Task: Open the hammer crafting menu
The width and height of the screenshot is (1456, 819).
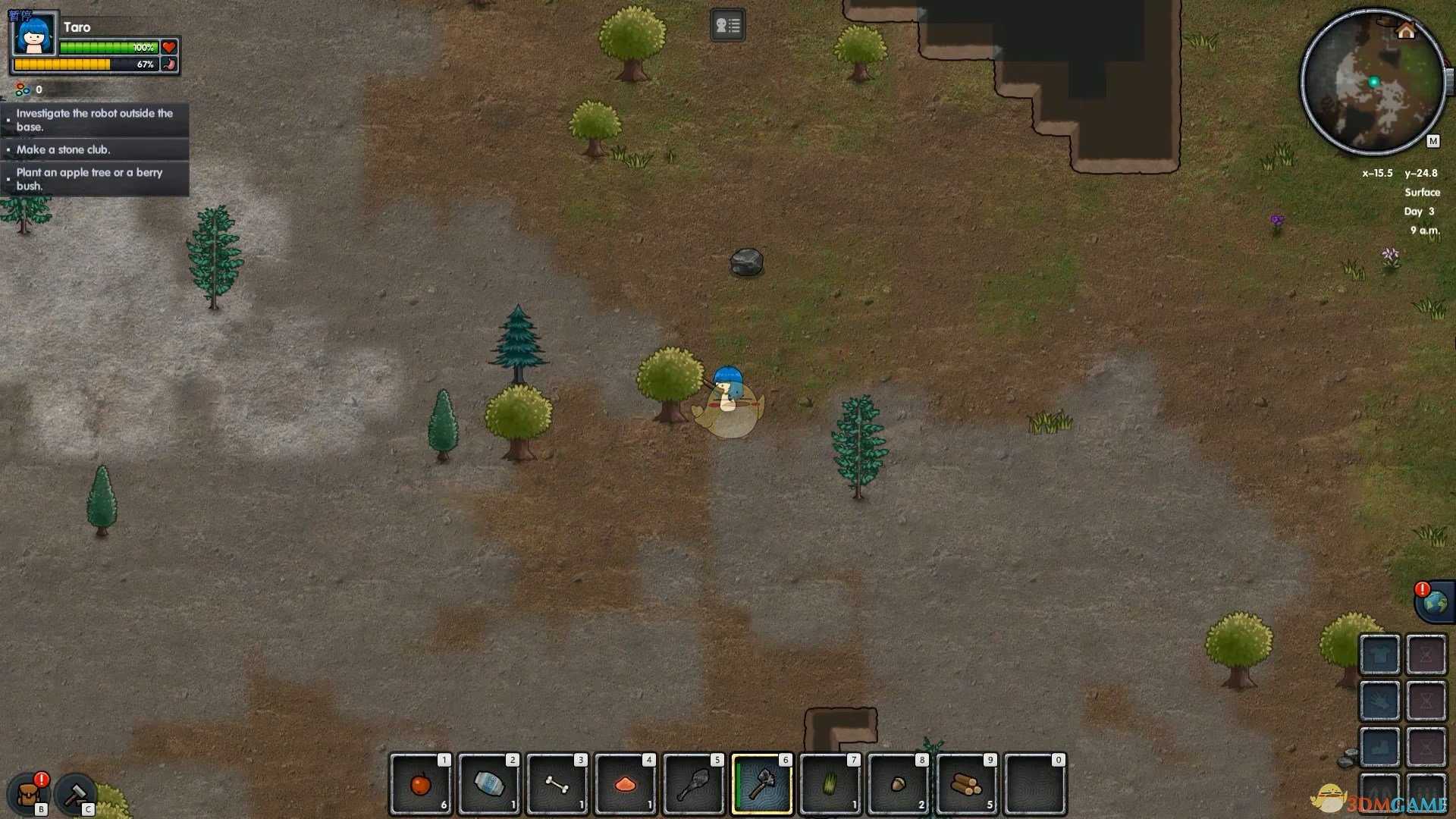Action: coord(75,794)
